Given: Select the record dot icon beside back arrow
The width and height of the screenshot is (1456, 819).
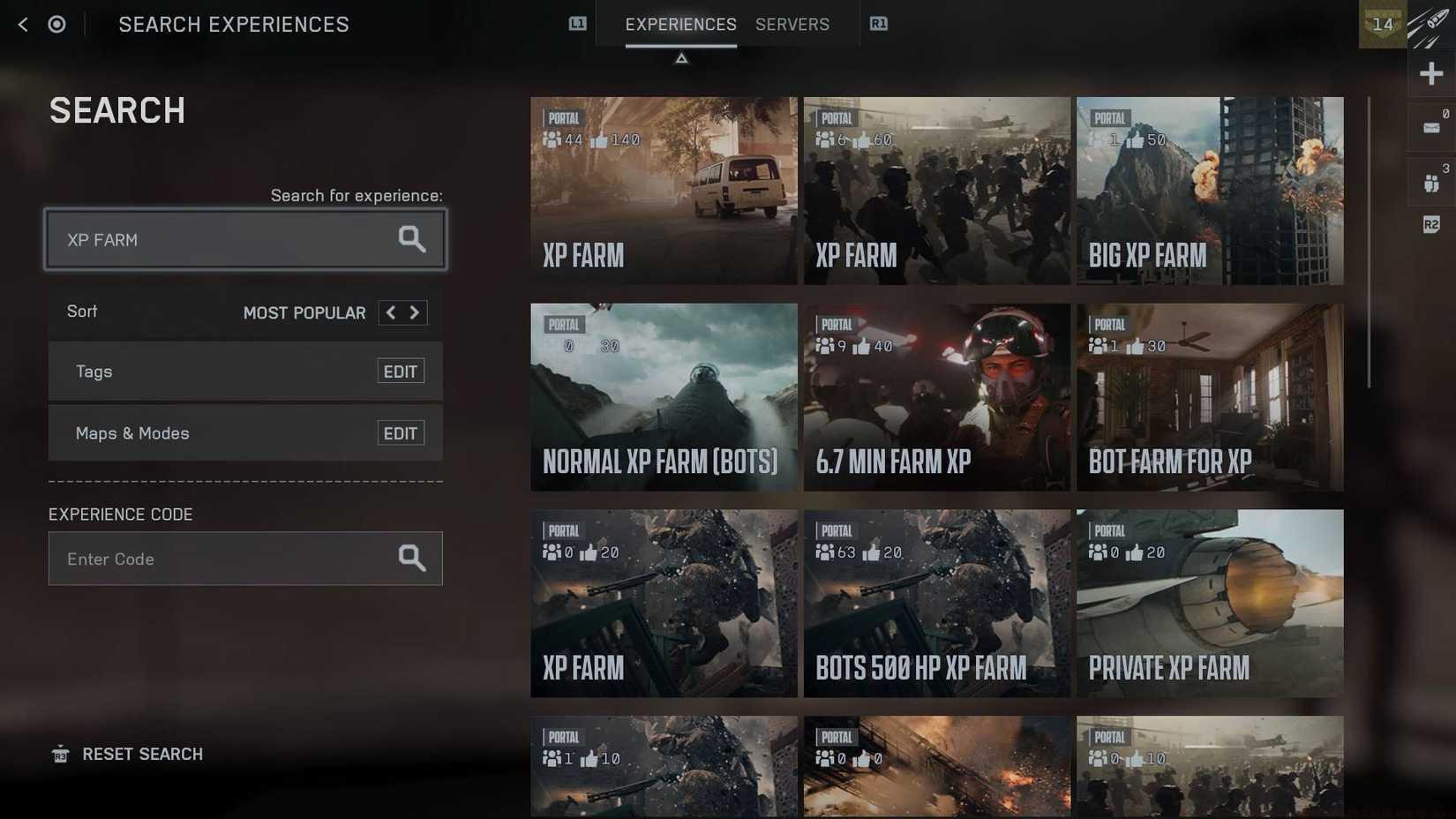Looking at the screenshot, I should (x=56, y=24).
